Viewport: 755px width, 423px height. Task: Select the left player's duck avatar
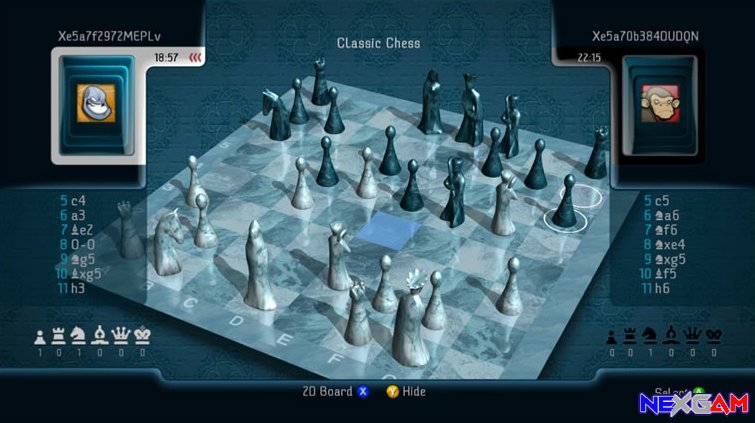[93, 102]
